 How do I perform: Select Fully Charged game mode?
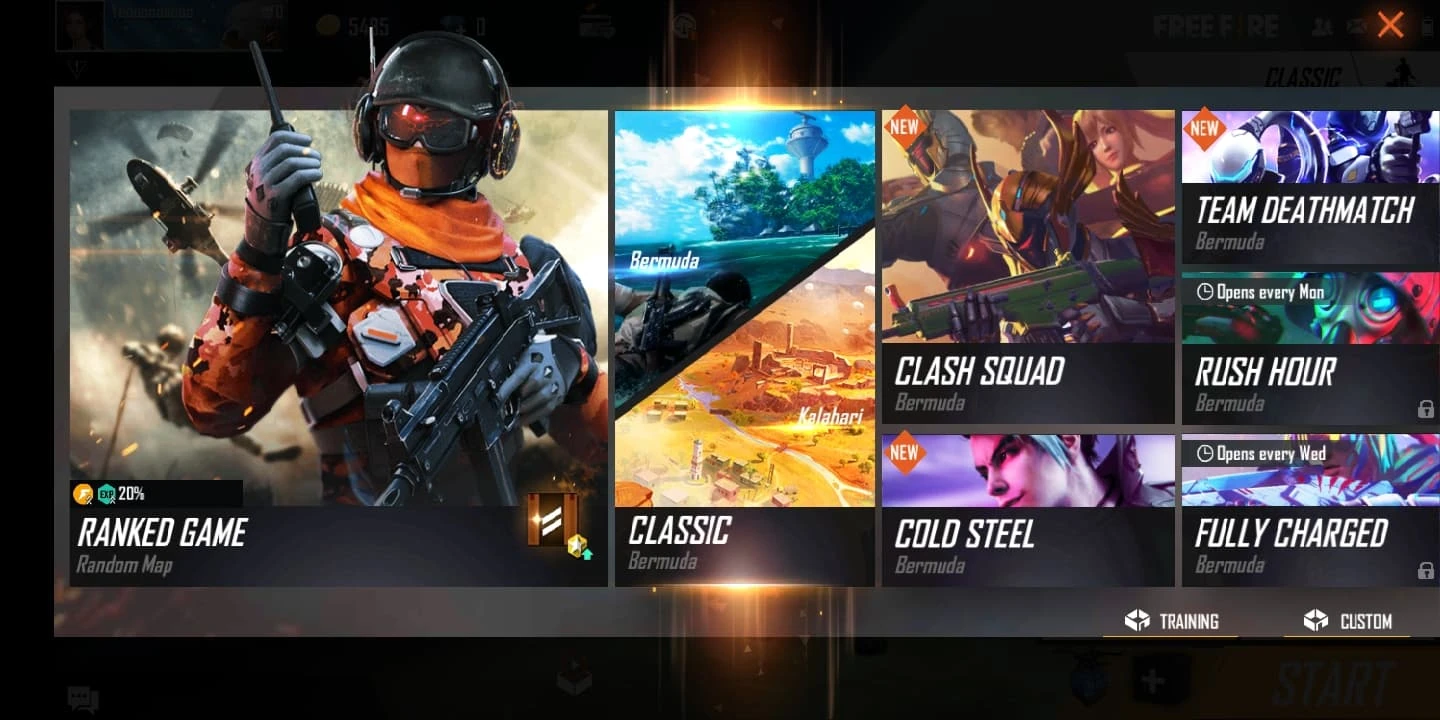(1310, 510)
